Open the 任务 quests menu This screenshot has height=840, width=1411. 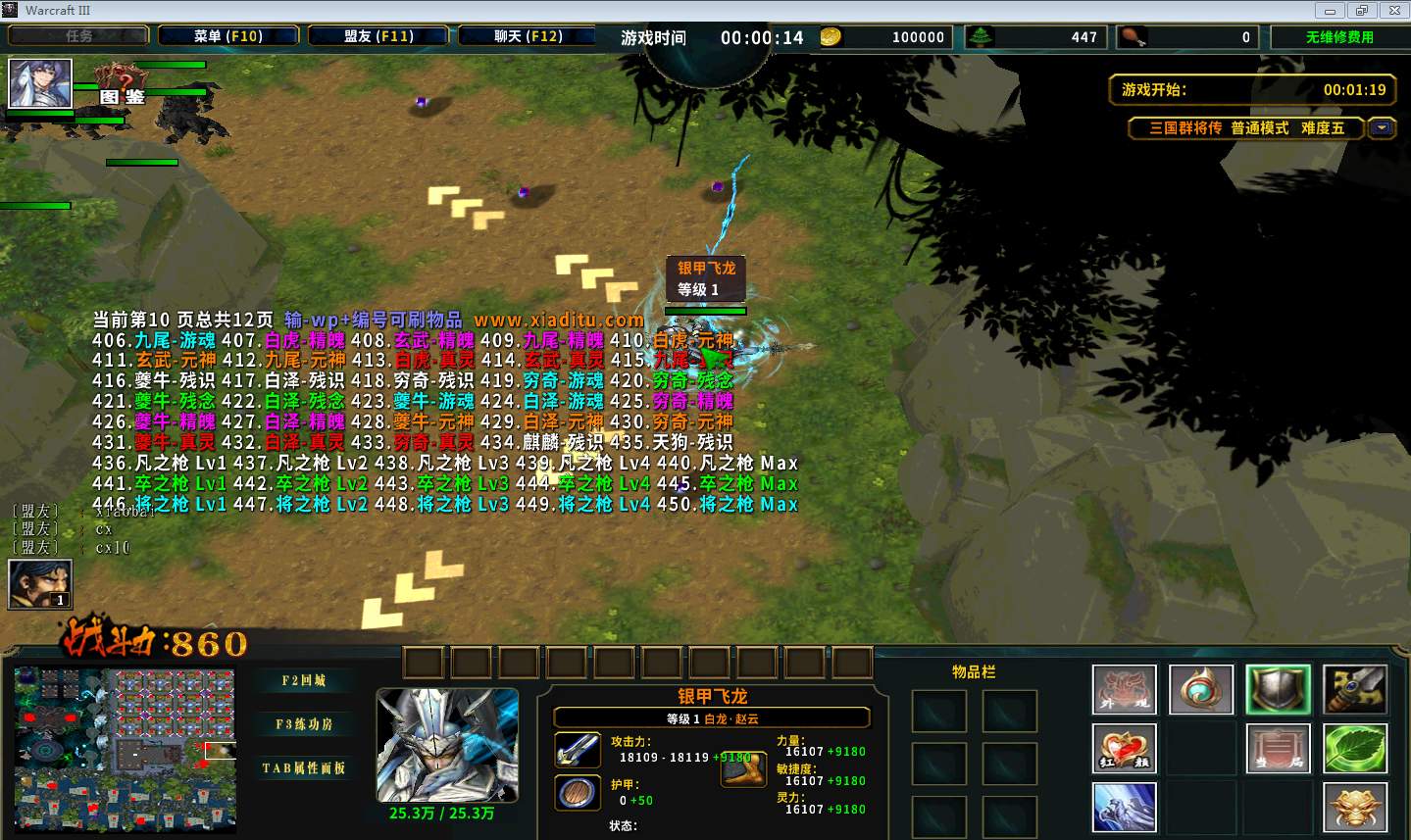(78, 36)
